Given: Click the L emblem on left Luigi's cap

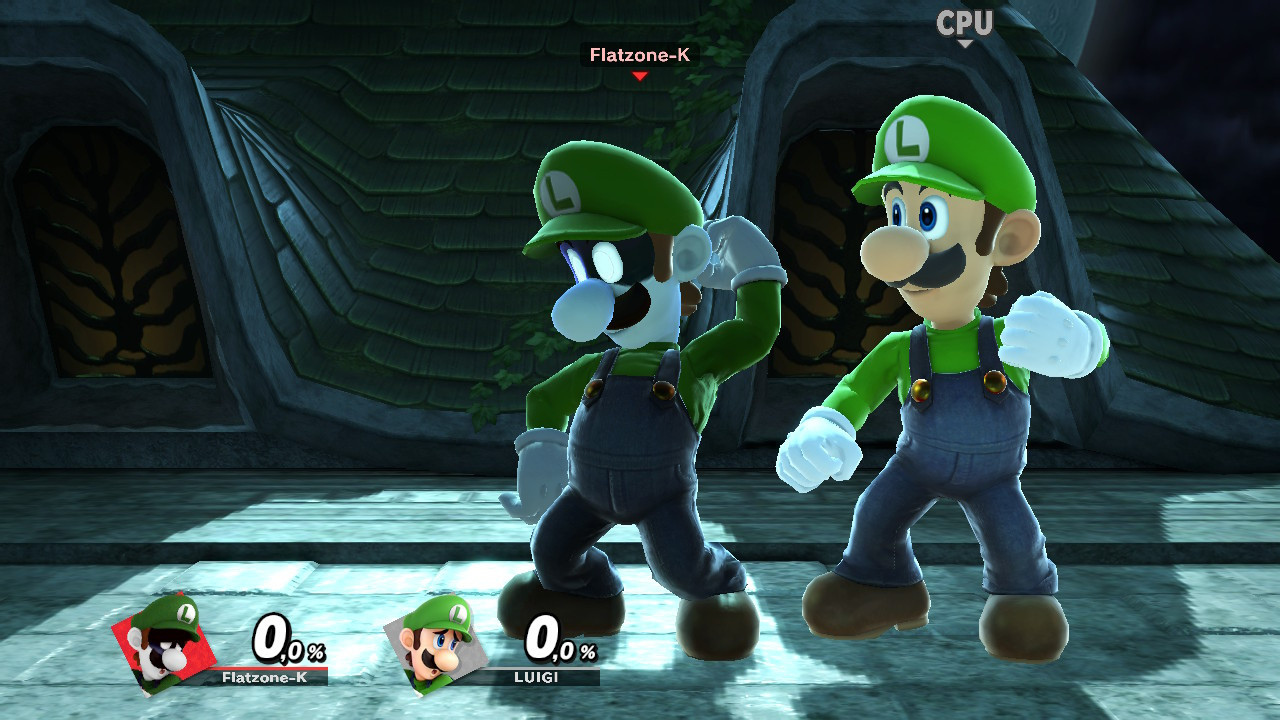Looking at the screenshot, I should (558, 190).
